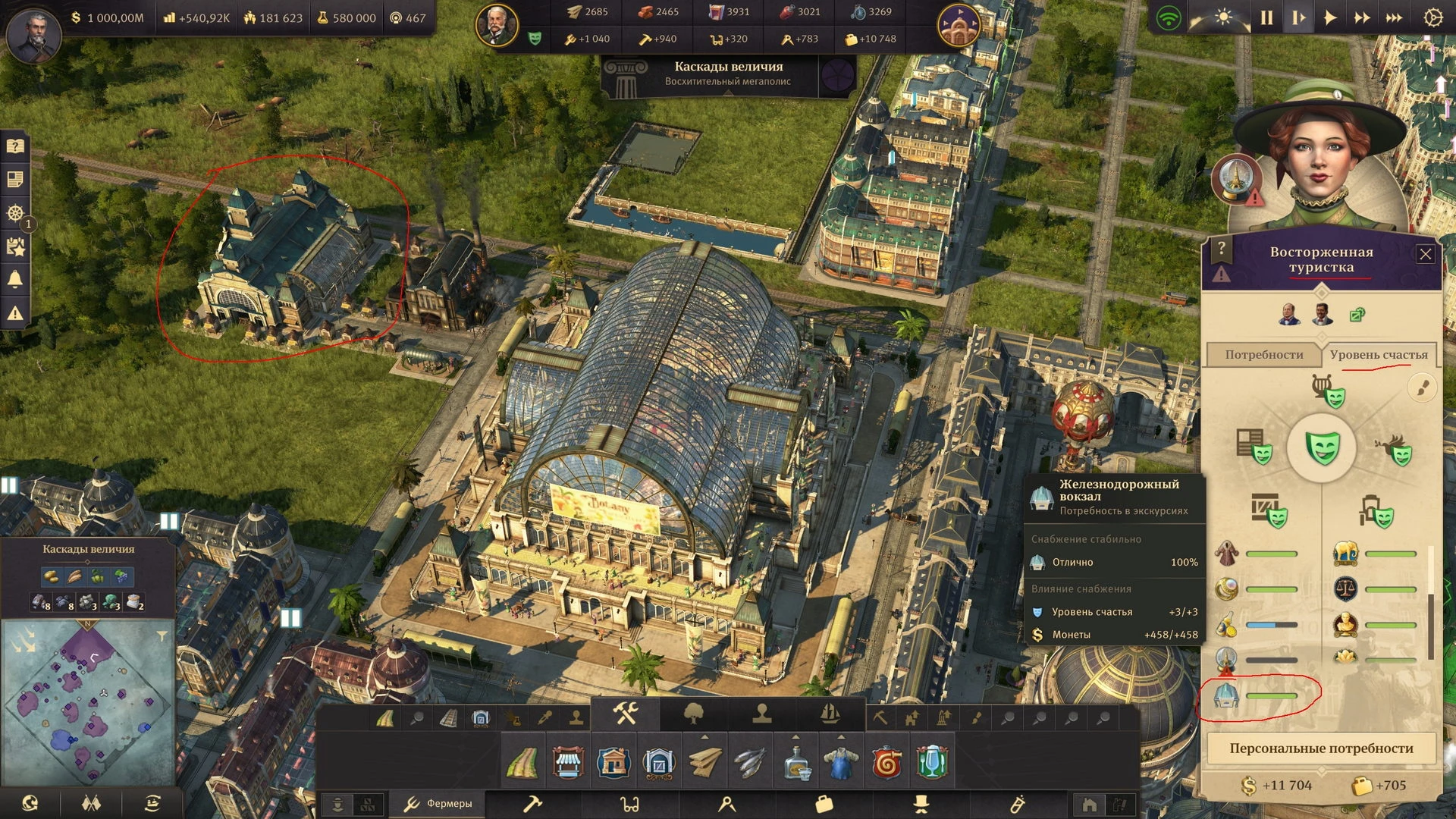Close the tourist info panel
The height and width of the screenshot is (819, 1456).
1425,255
